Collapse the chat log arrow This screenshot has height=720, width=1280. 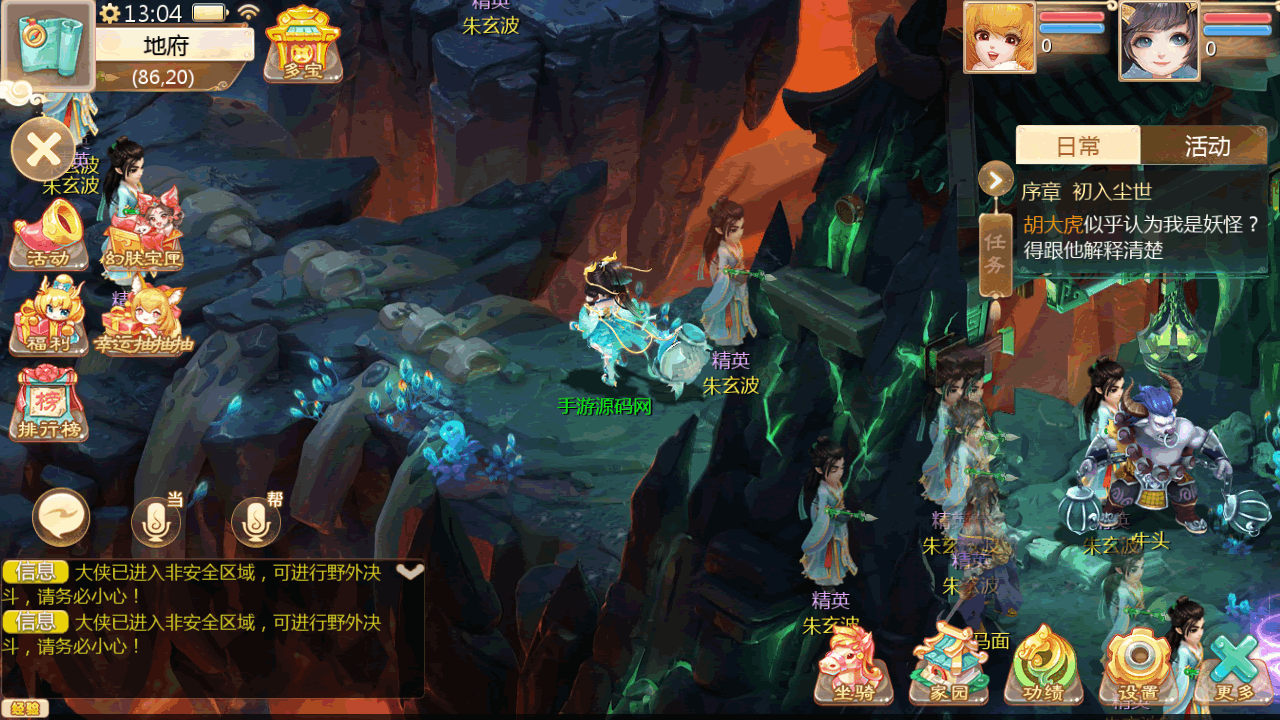pyautogui.click(x=410, y=571)
